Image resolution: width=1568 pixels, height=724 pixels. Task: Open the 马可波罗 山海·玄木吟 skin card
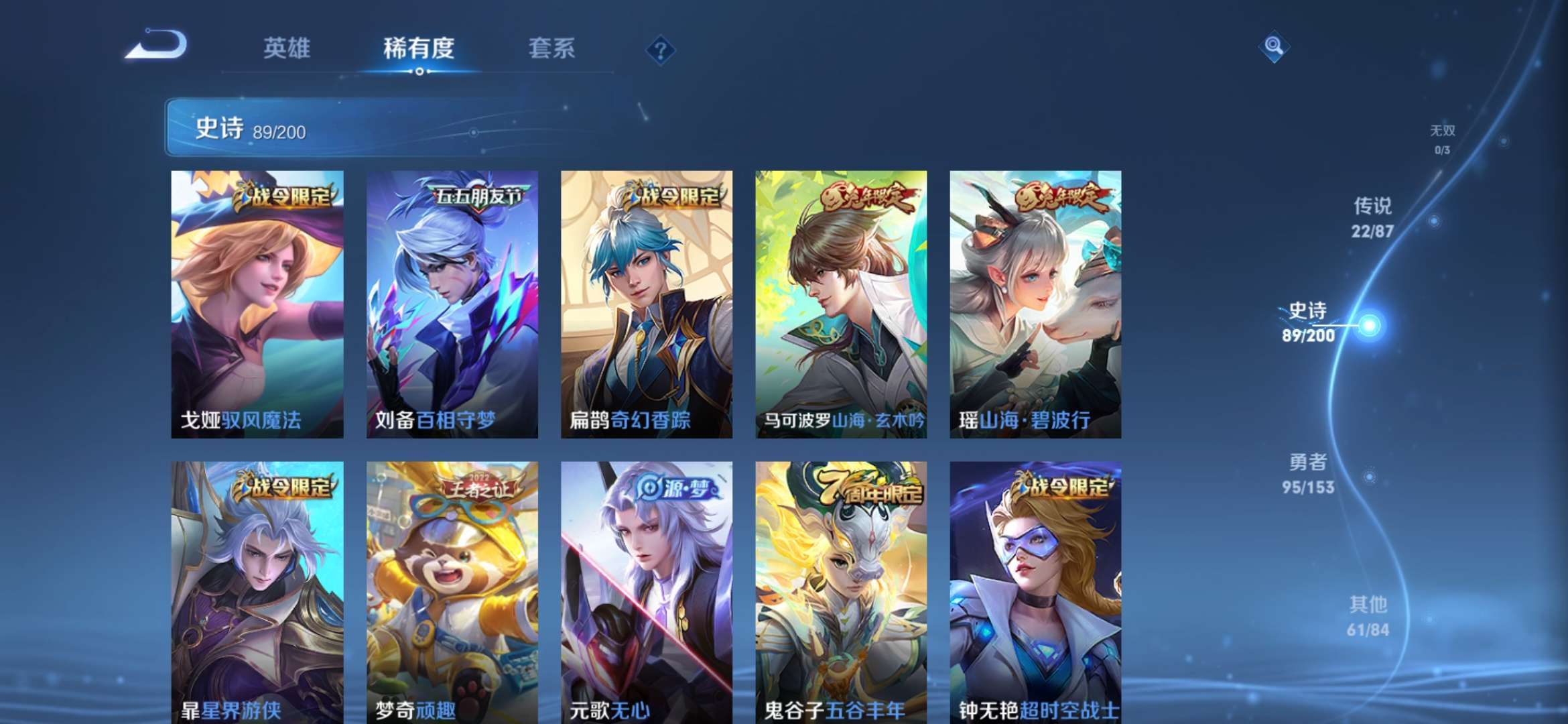click(x=841, y=304)
